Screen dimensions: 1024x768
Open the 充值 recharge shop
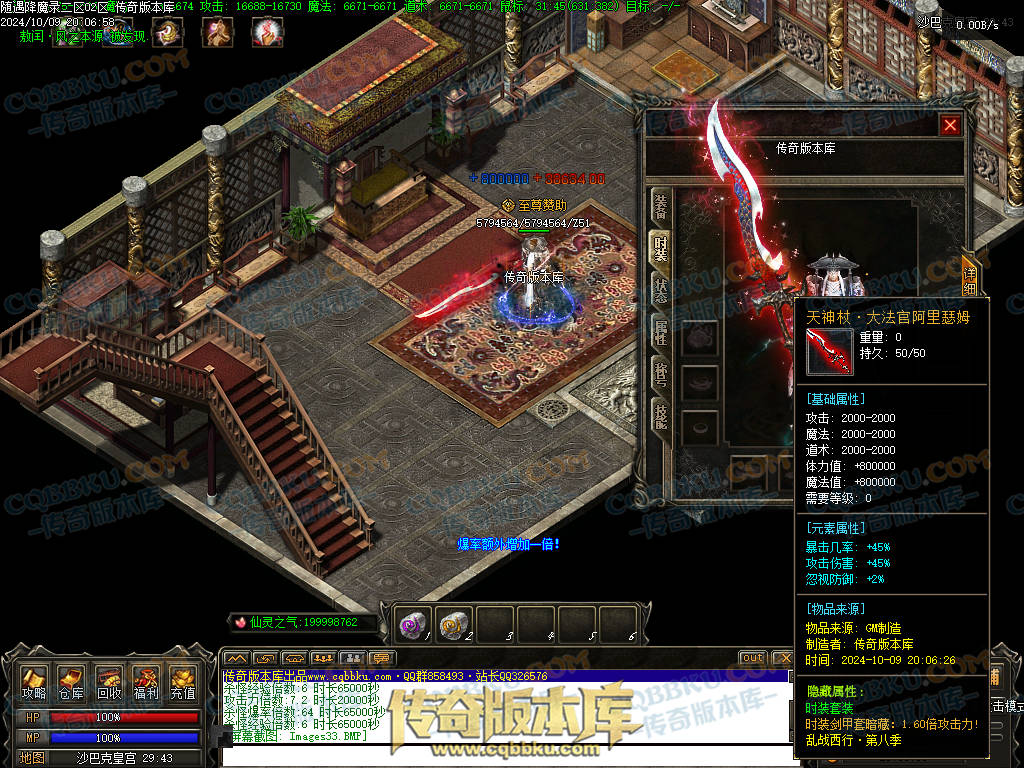coord(182,683)
